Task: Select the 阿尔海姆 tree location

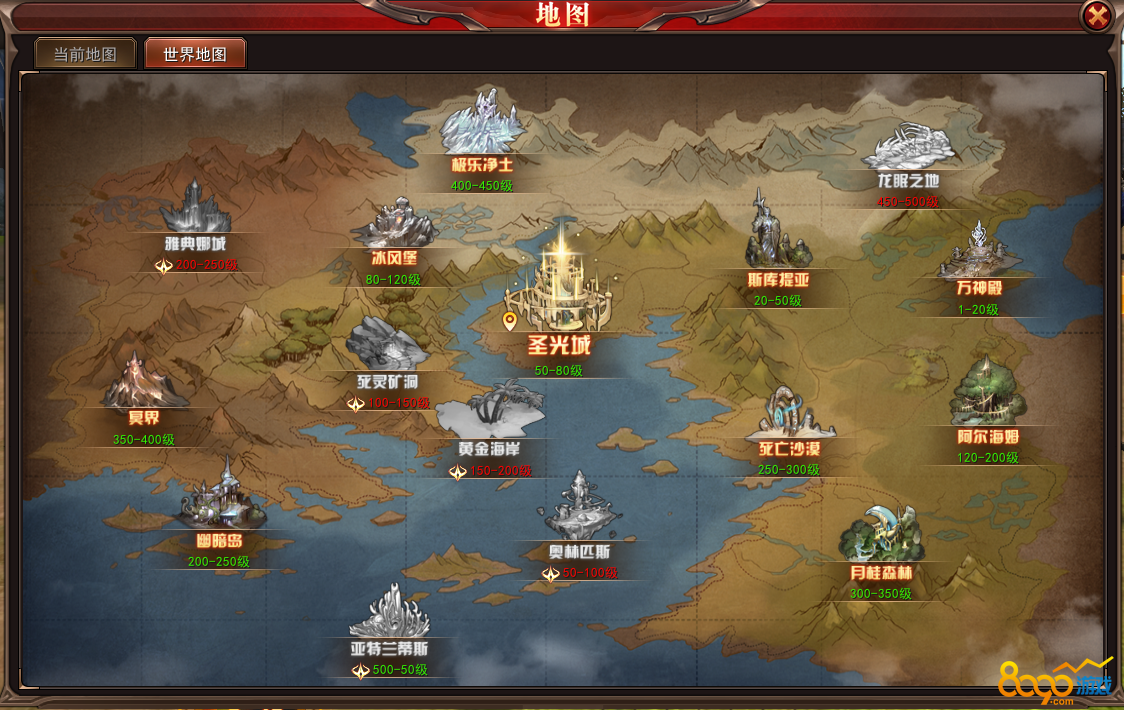Action: [987, 396]
